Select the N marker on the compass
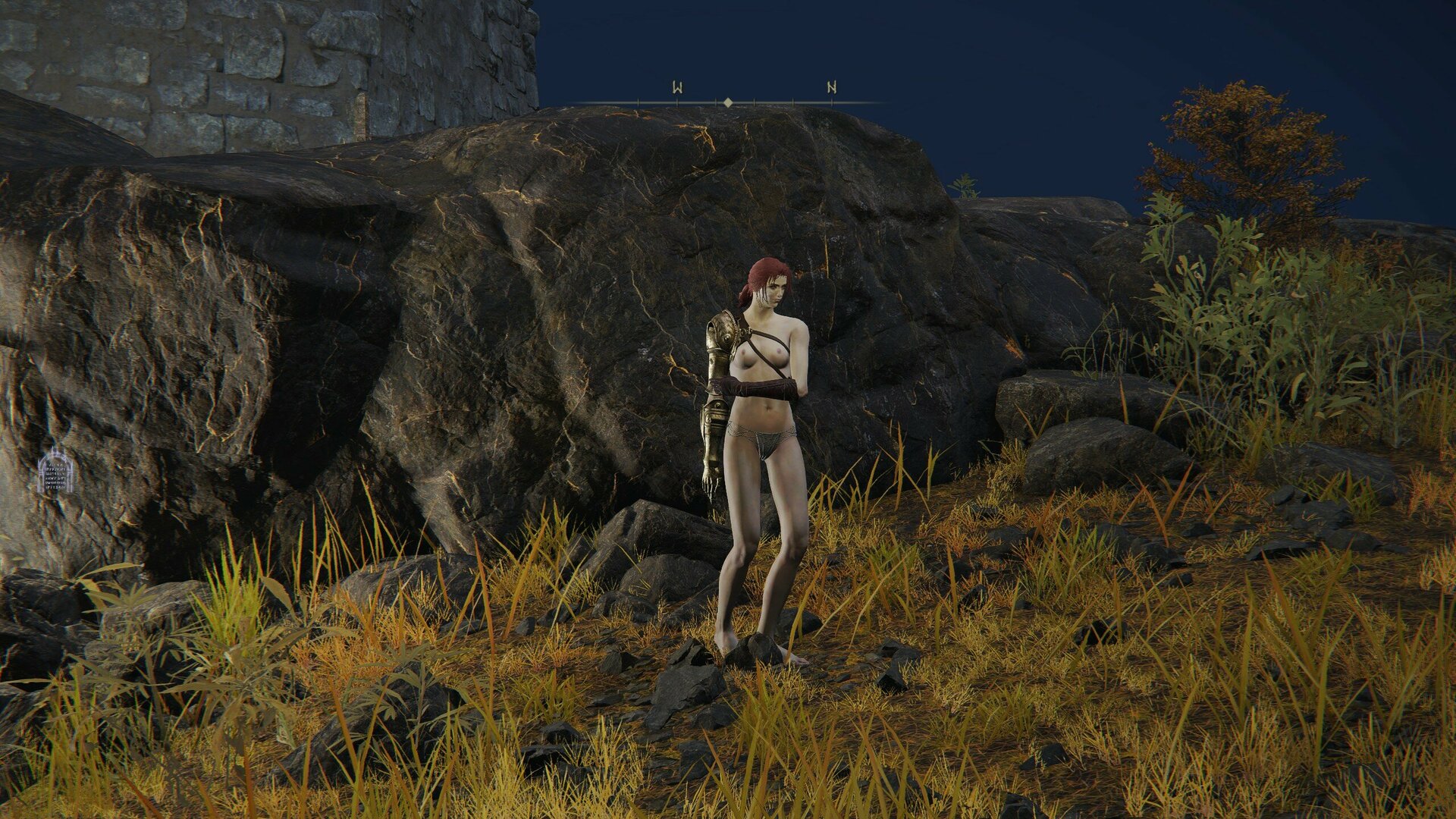The height and width of the screenshot is (819, 1456). [x=831, y=88]
